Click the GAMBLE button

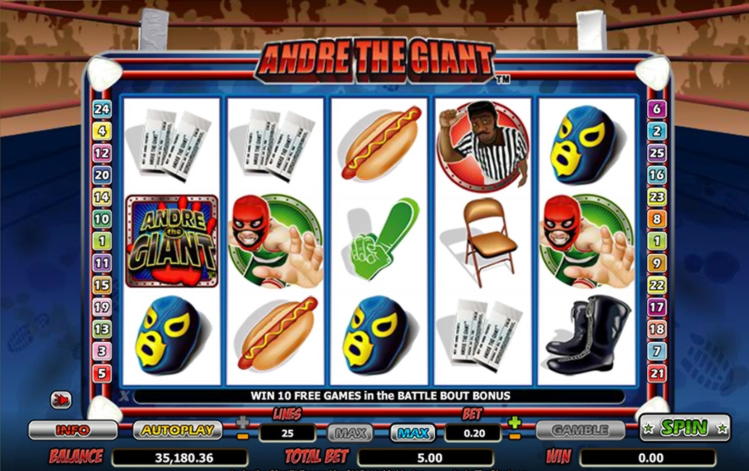(580, 430)
